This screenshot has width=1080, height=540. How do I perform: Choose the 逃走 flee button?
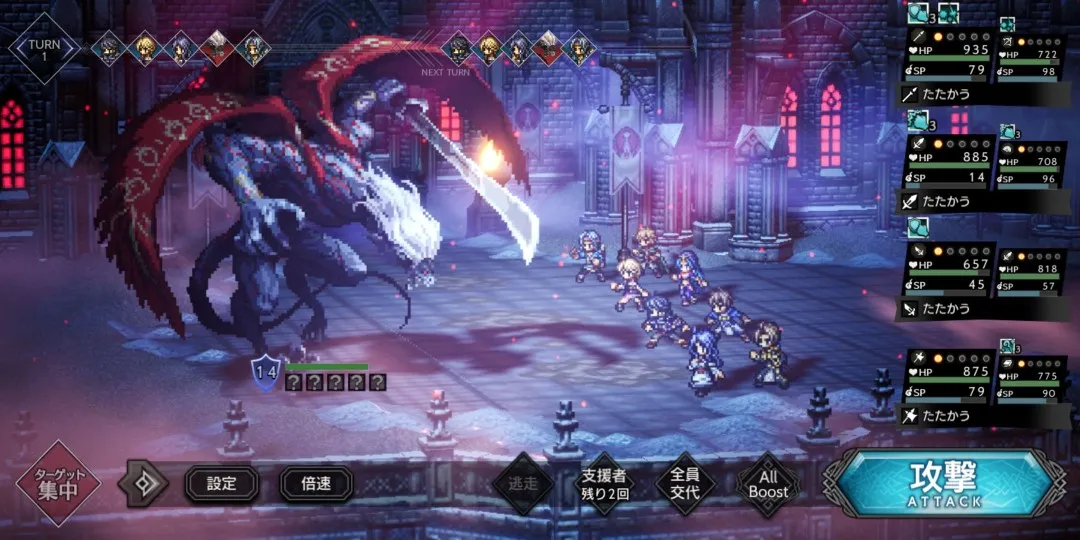523,485
